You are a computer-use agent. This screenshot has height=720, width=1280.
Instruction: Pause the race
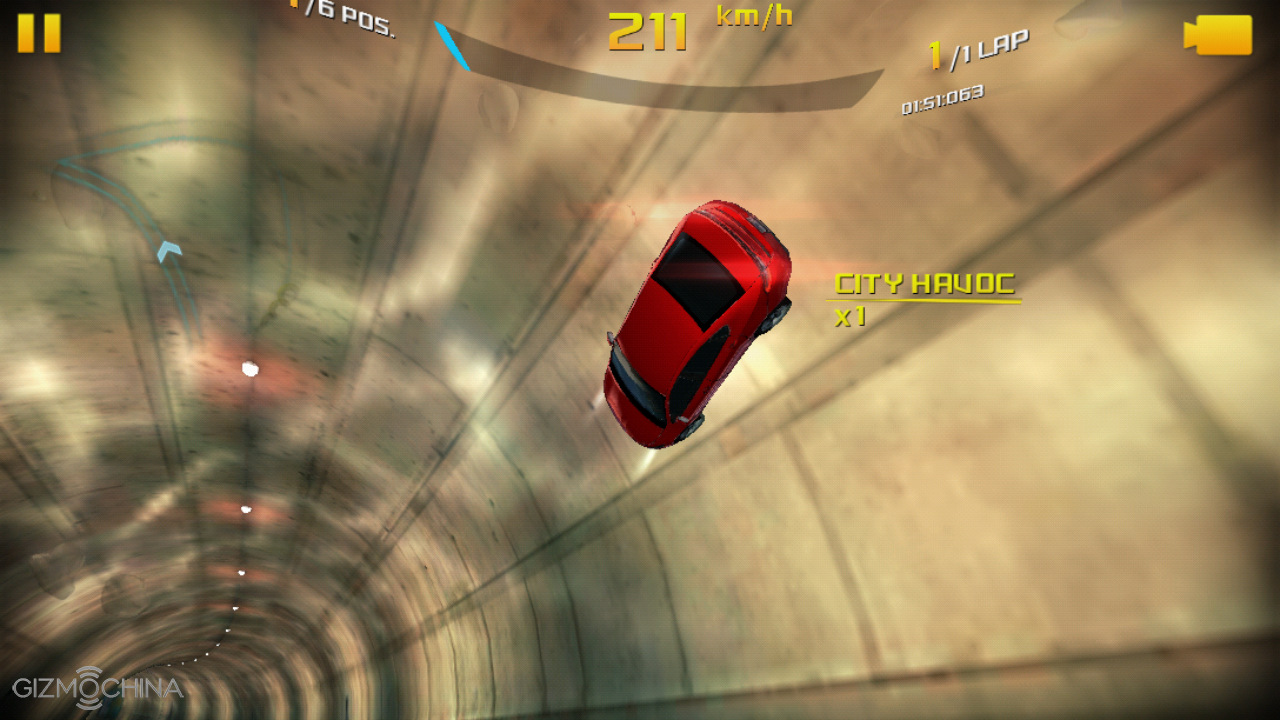[x=39, y=33]
